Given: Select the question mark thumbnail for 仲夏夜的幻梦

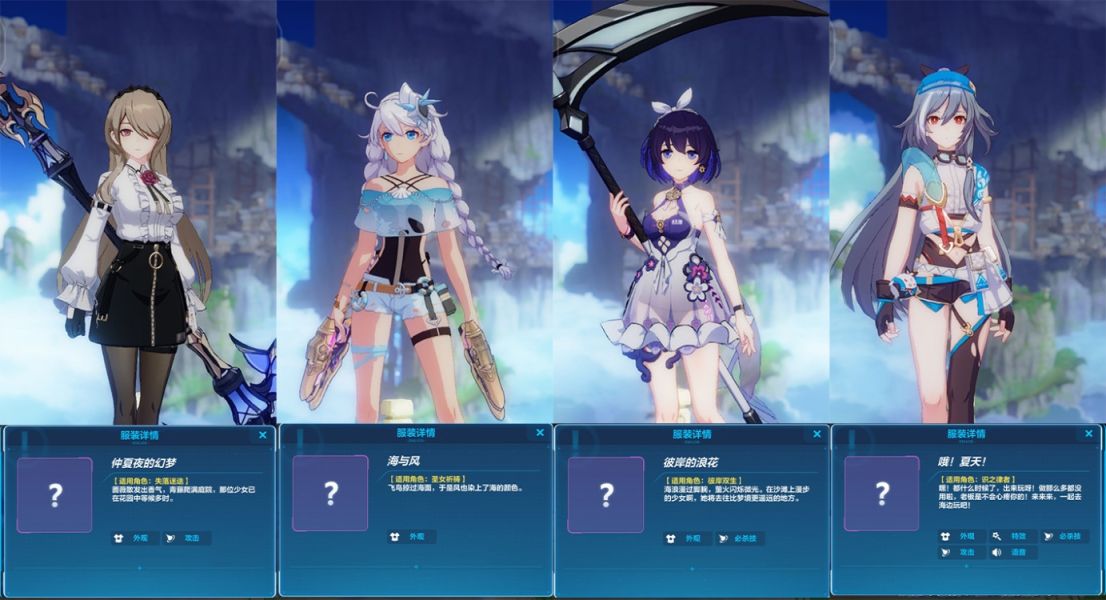Looking at the screenshot, I should tap(54, 495).
